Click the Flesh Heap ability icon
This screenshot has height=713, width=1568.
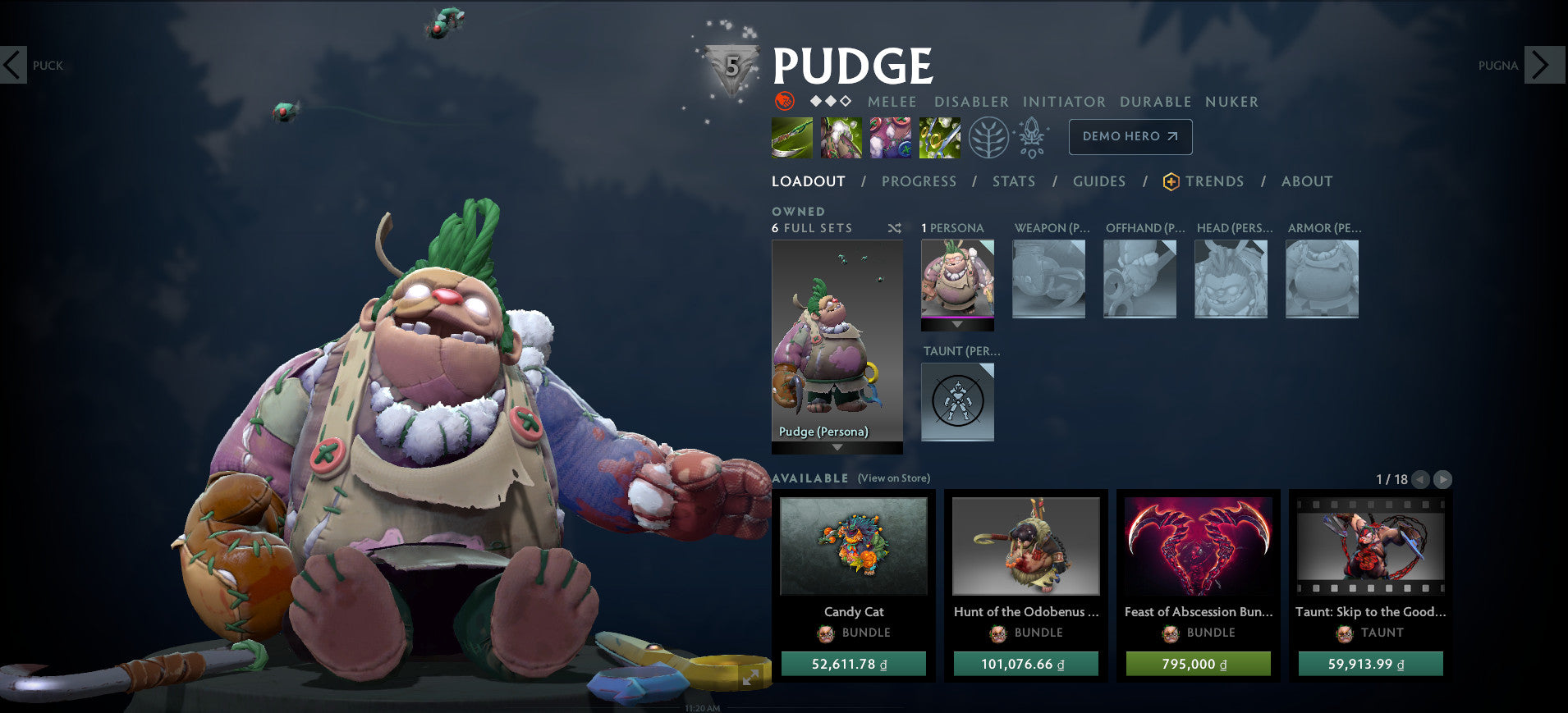890,137
